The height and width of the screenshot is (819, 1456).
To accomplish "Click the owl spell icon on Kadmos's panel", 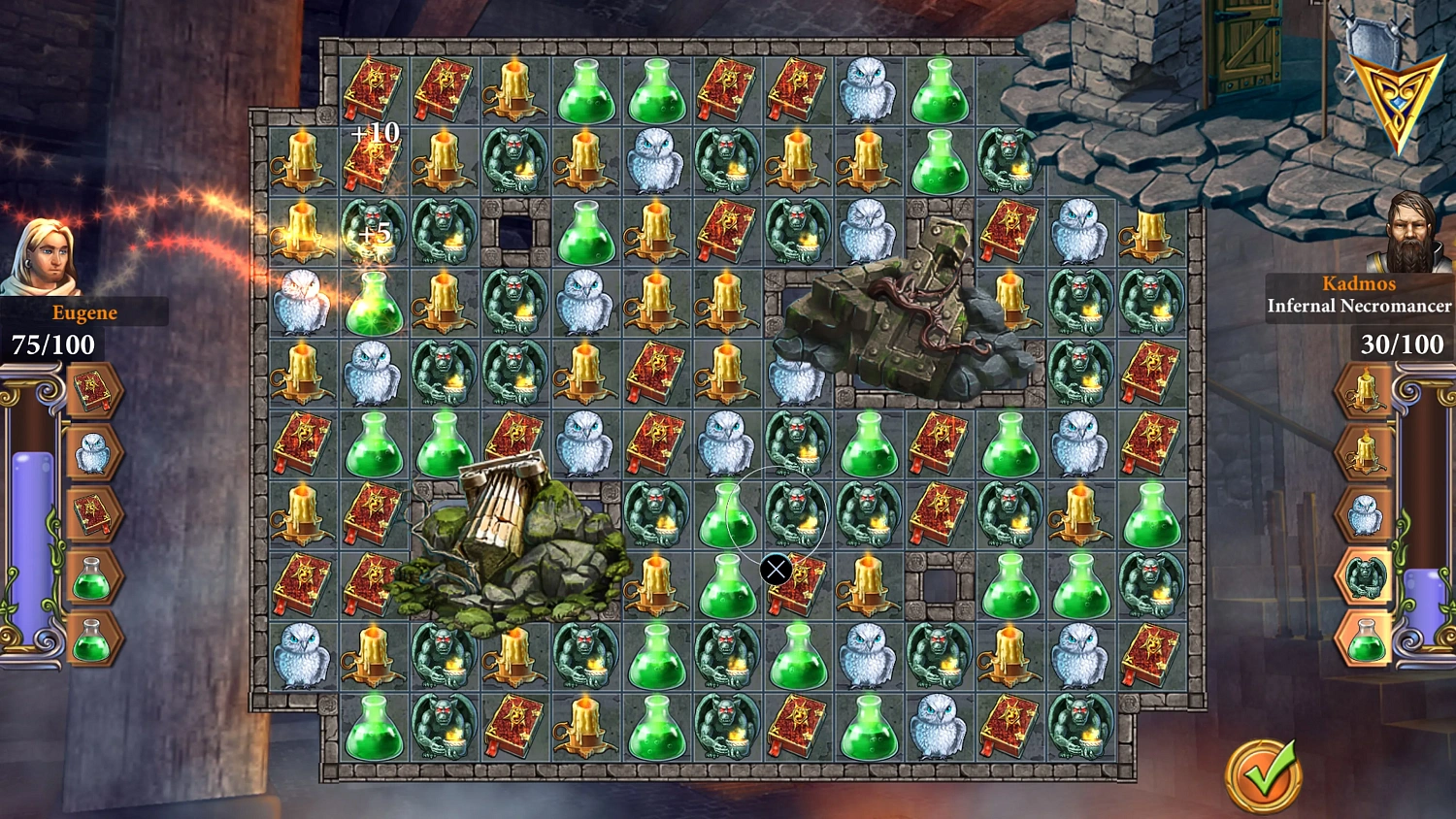I will [x=1367, y=515].
